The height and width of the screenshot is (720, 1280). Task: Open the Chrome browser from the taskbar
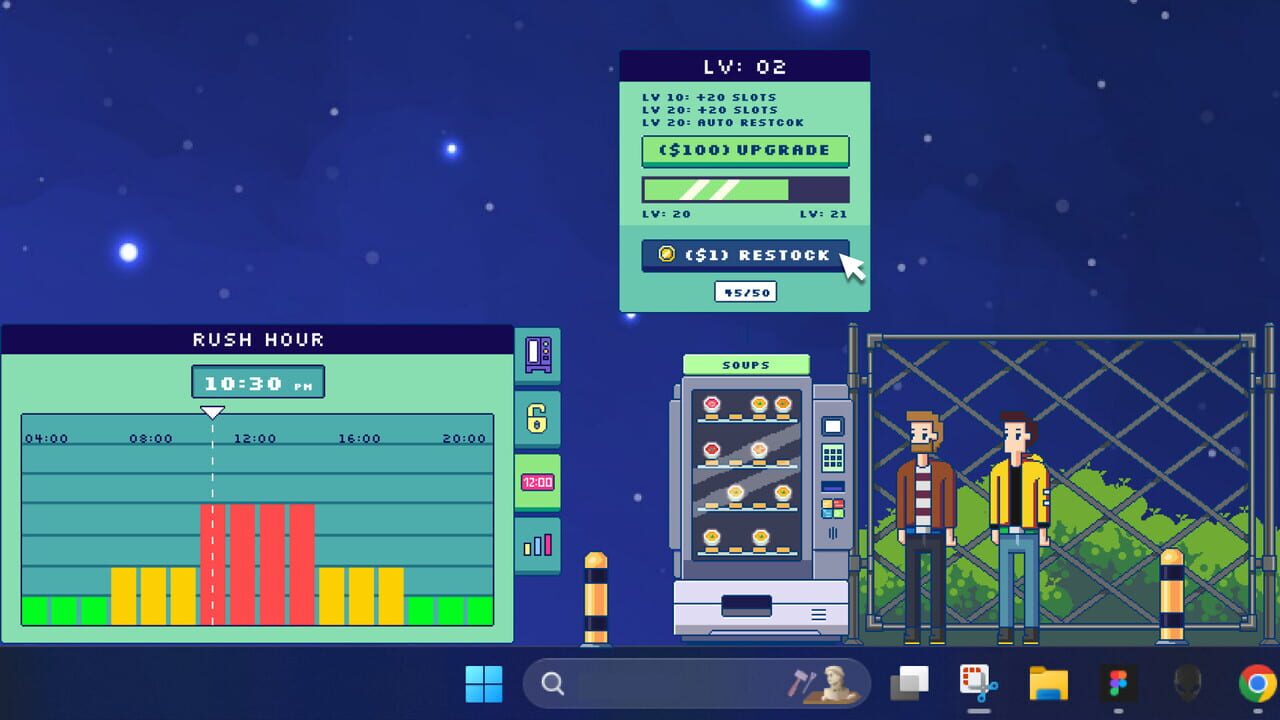[1257, 686]
